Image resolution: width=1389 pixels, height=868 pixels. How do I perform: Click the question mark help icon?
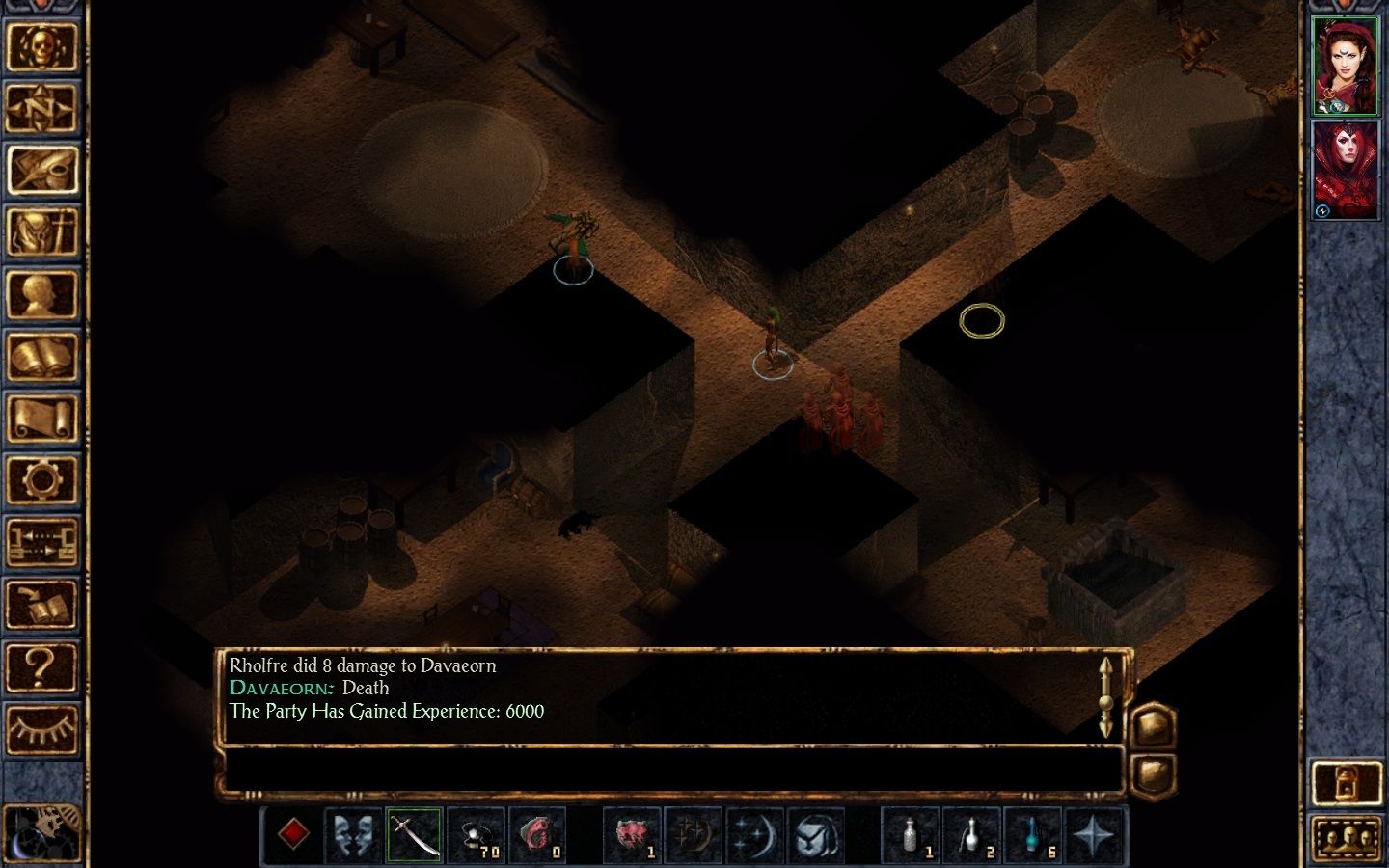(44, 665)
